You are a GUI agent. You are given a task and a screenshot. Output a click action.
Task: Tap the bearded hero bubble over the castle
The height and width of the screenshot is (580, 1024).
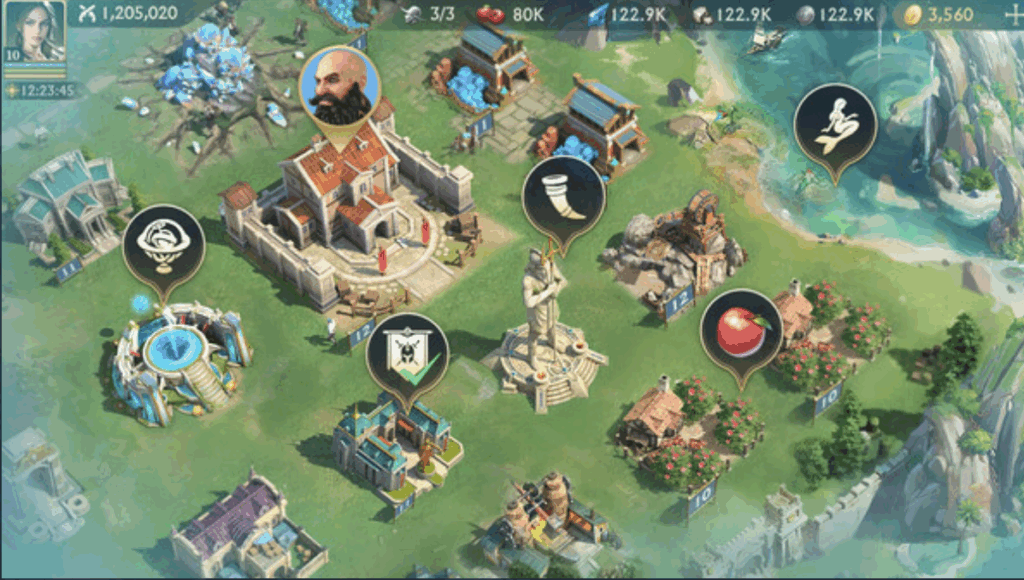[x=339, y=86]
